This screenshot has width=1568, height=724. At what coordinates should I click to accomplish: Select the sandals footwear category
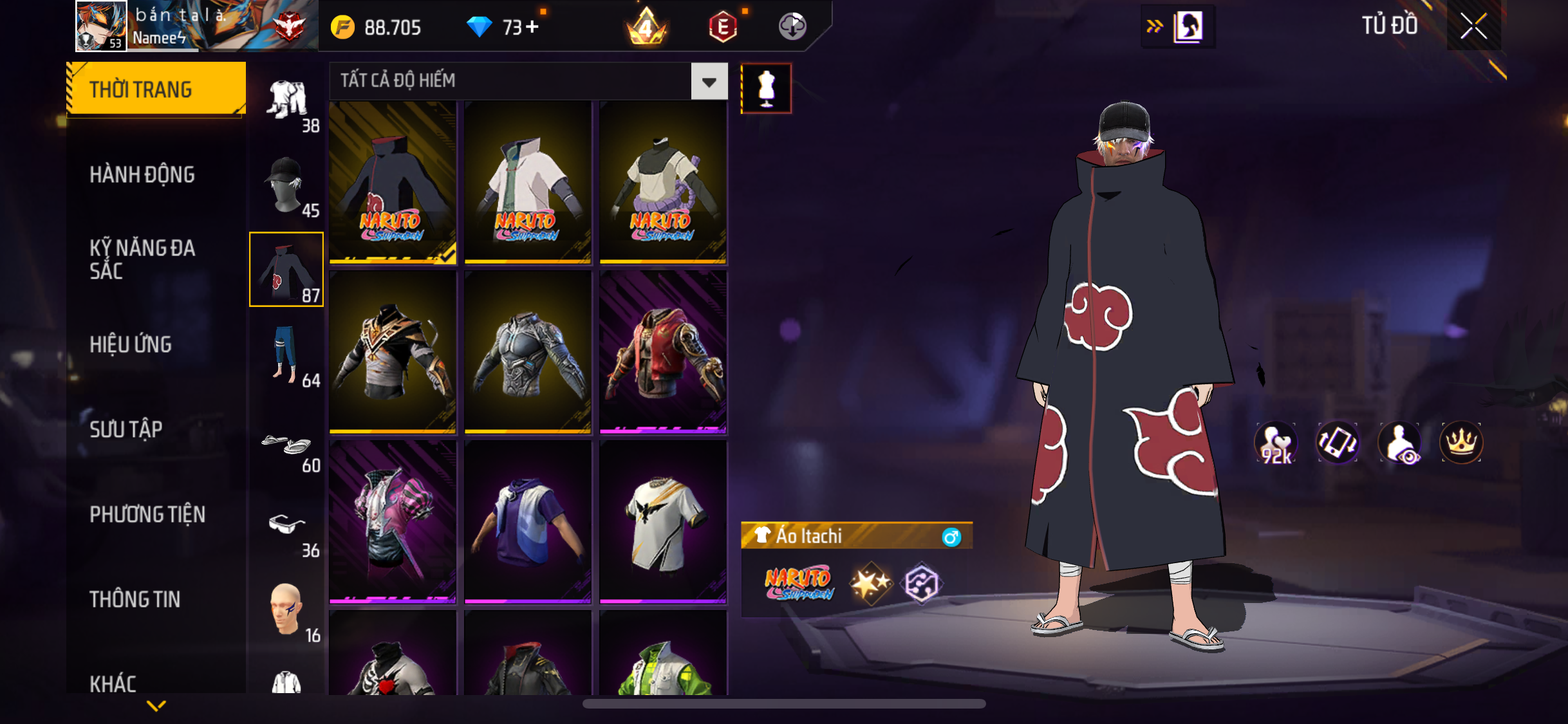click(286, 446)
